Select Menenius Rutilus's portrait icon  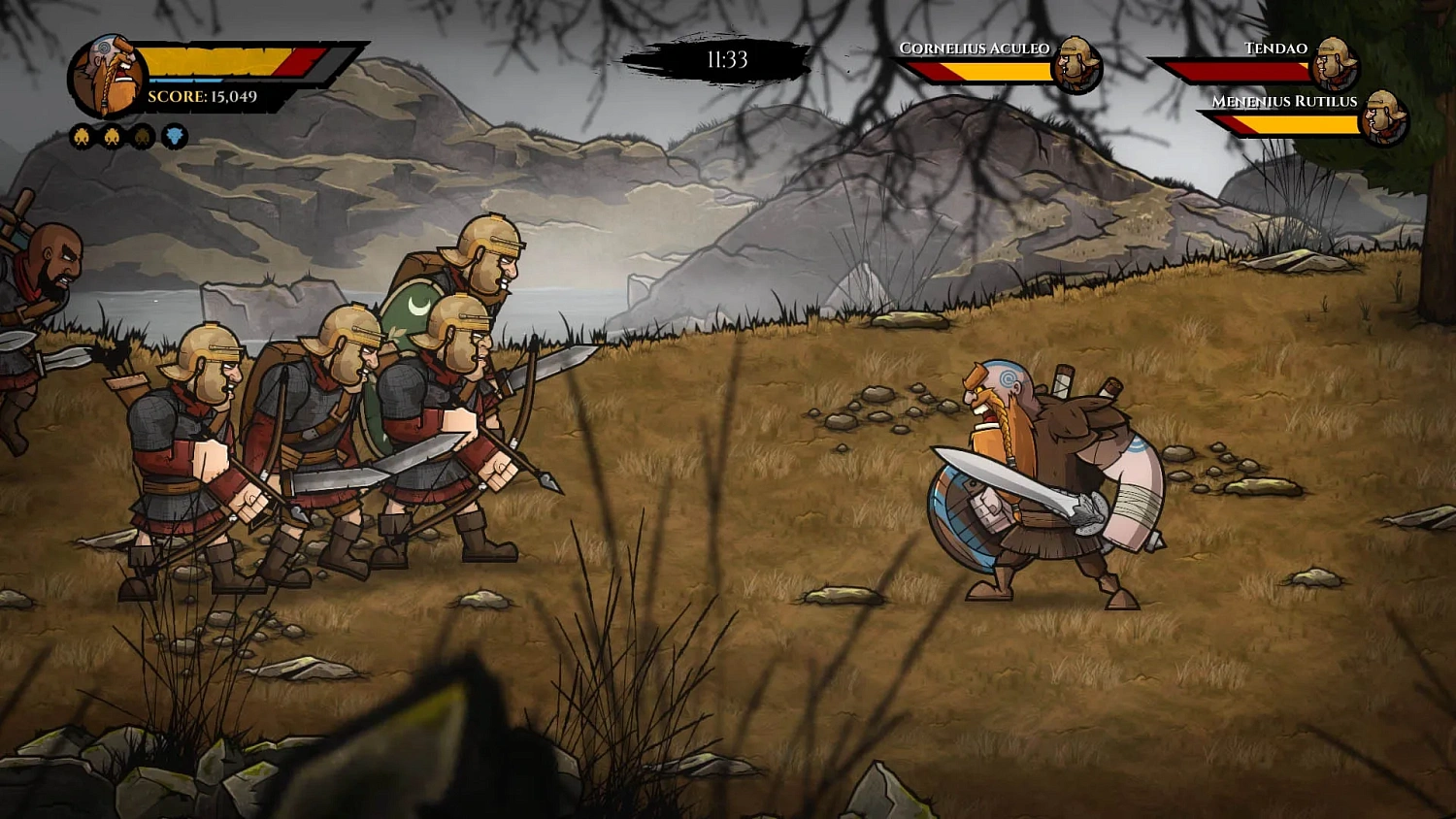(x=1385, y=116)
